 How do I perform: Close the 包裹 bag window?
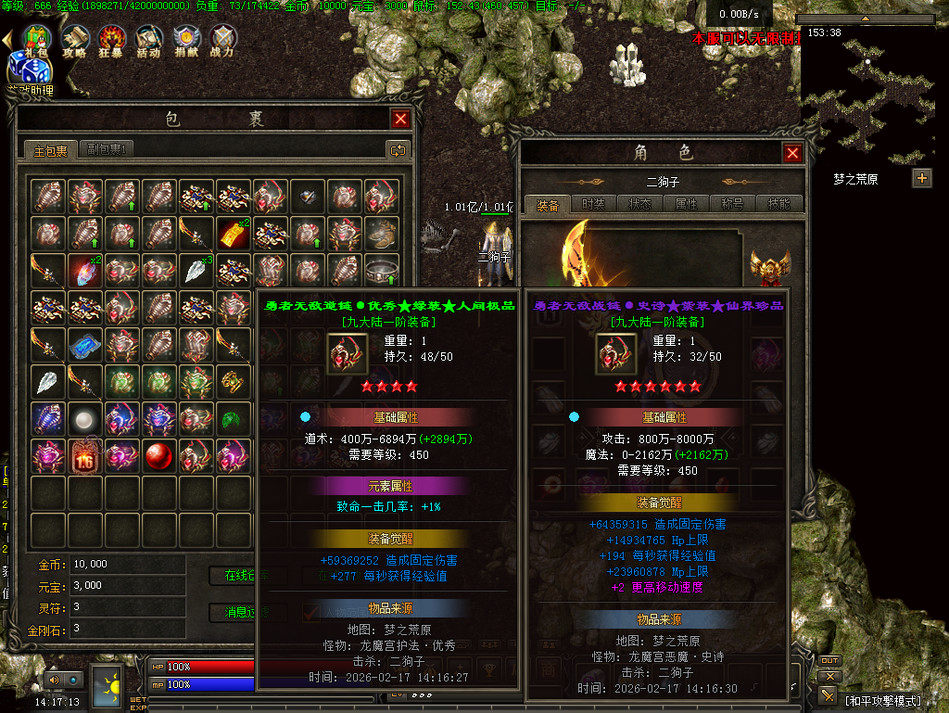pyautogui.click(x=400, y=119)
